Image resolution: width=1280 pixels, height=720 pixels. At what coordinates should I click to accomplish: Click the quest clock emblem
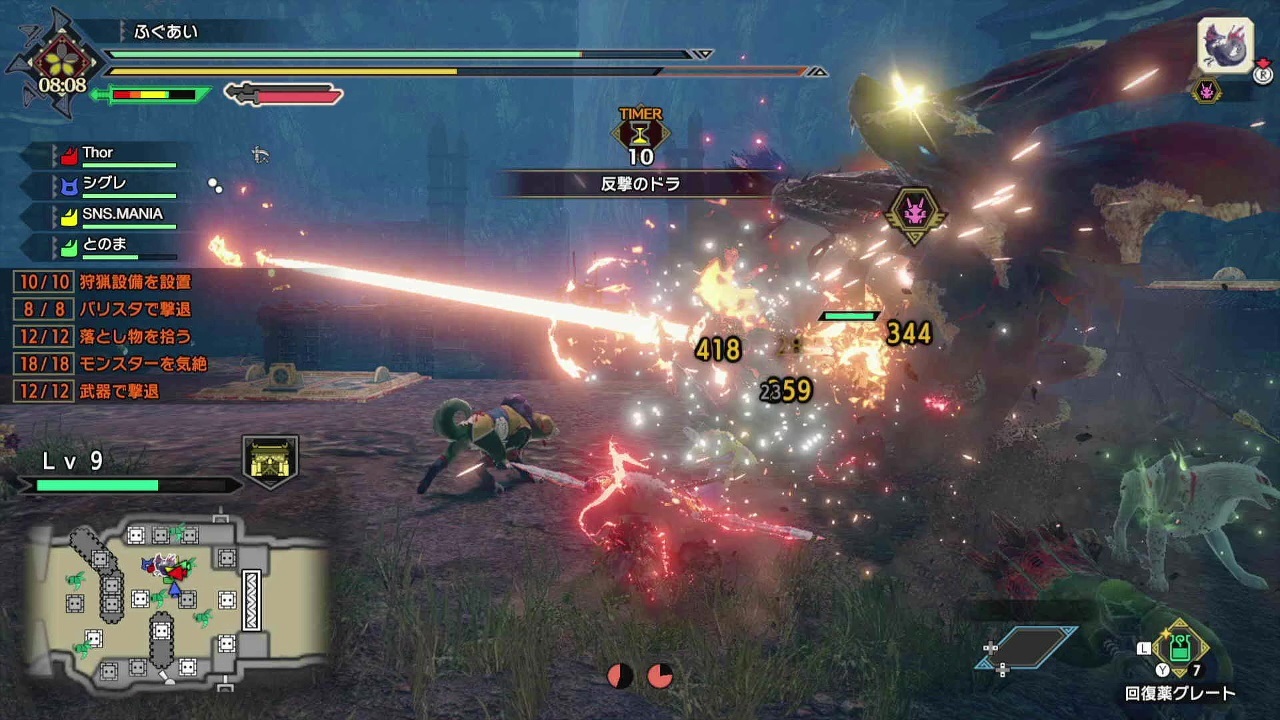point(61,64)
